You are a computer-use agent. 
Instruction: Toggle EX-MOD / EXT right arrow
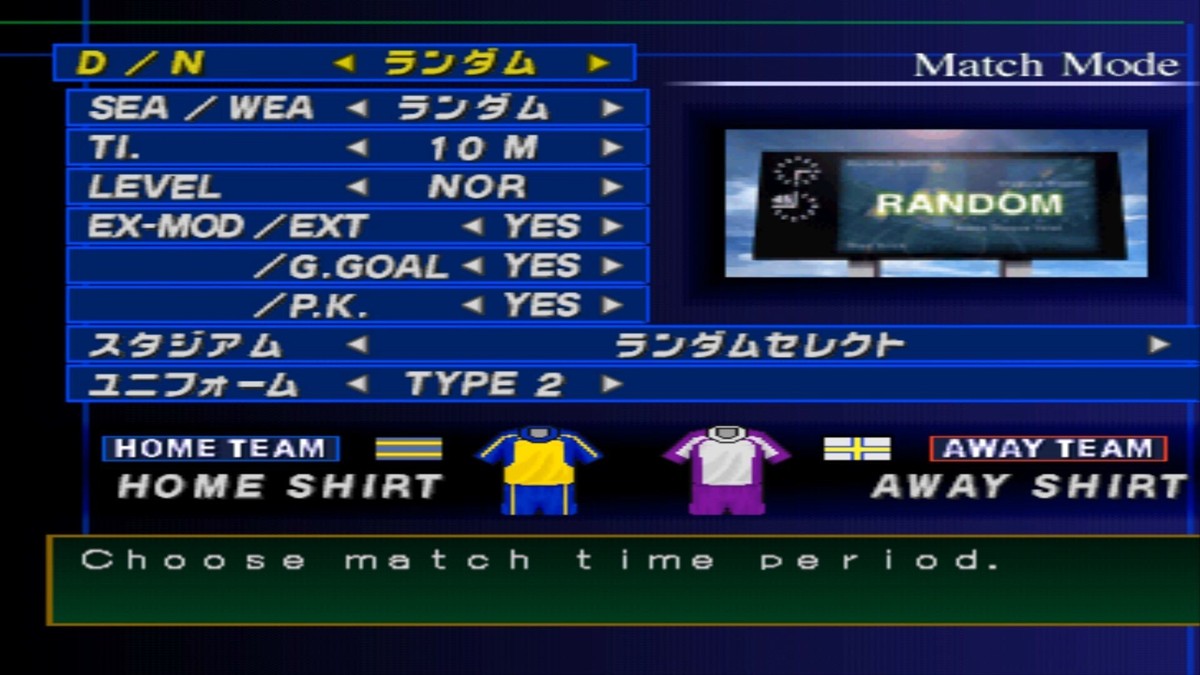(x=612, y=227)
